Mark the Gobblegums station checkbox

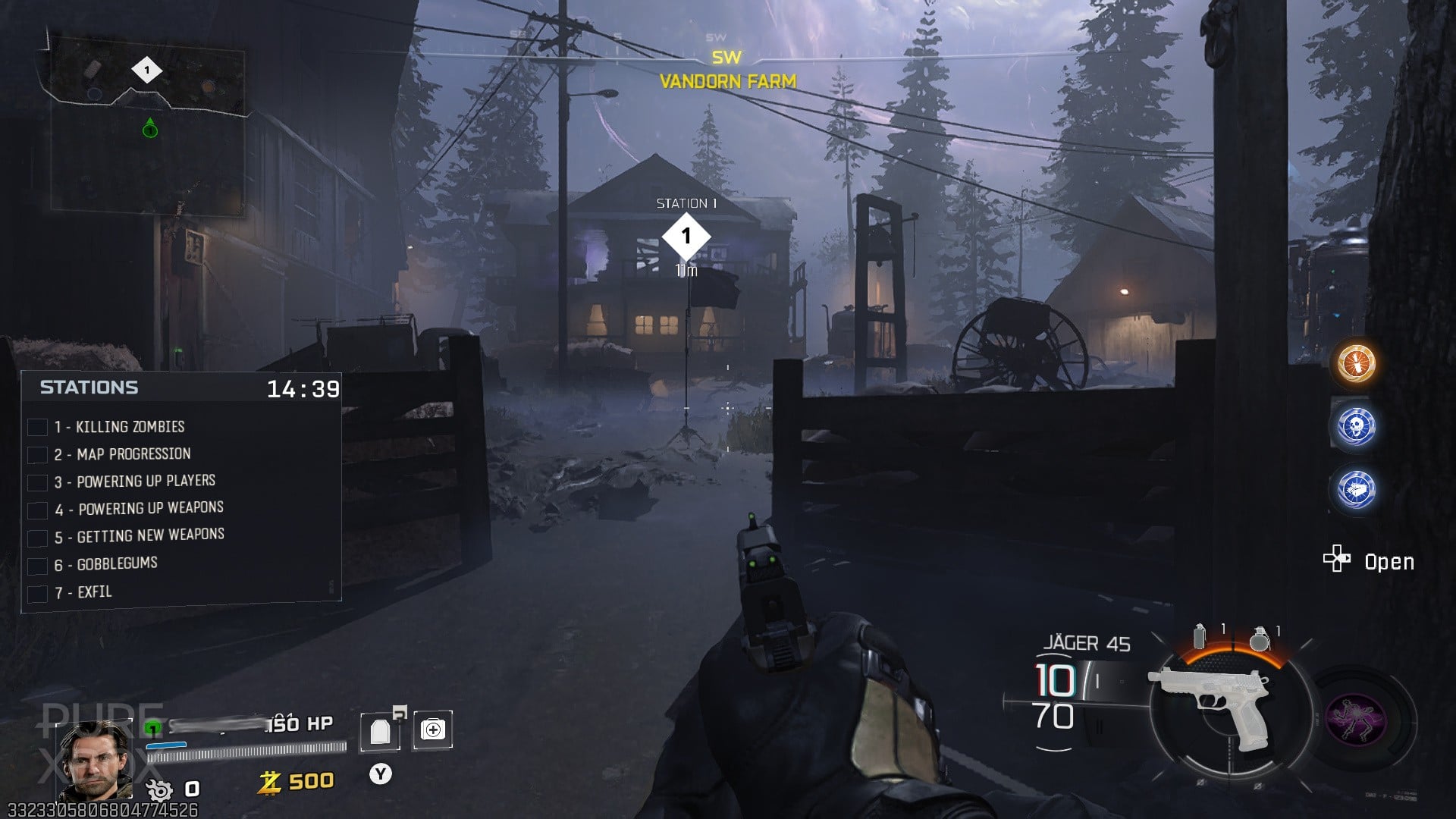pyautogui.click(x=38, y=566)
